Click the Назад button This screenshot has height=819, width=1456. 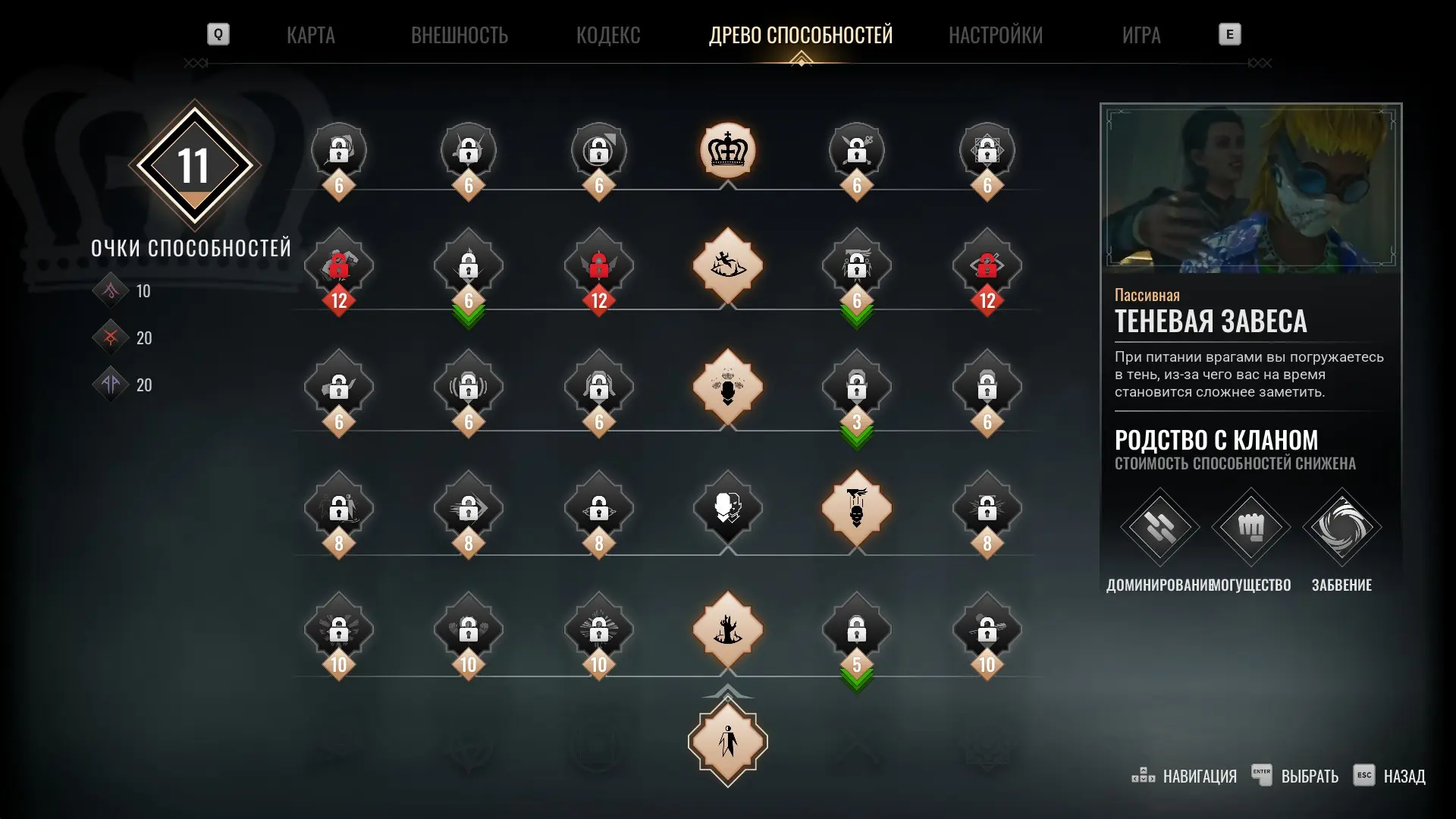(x=1389, y=776)
